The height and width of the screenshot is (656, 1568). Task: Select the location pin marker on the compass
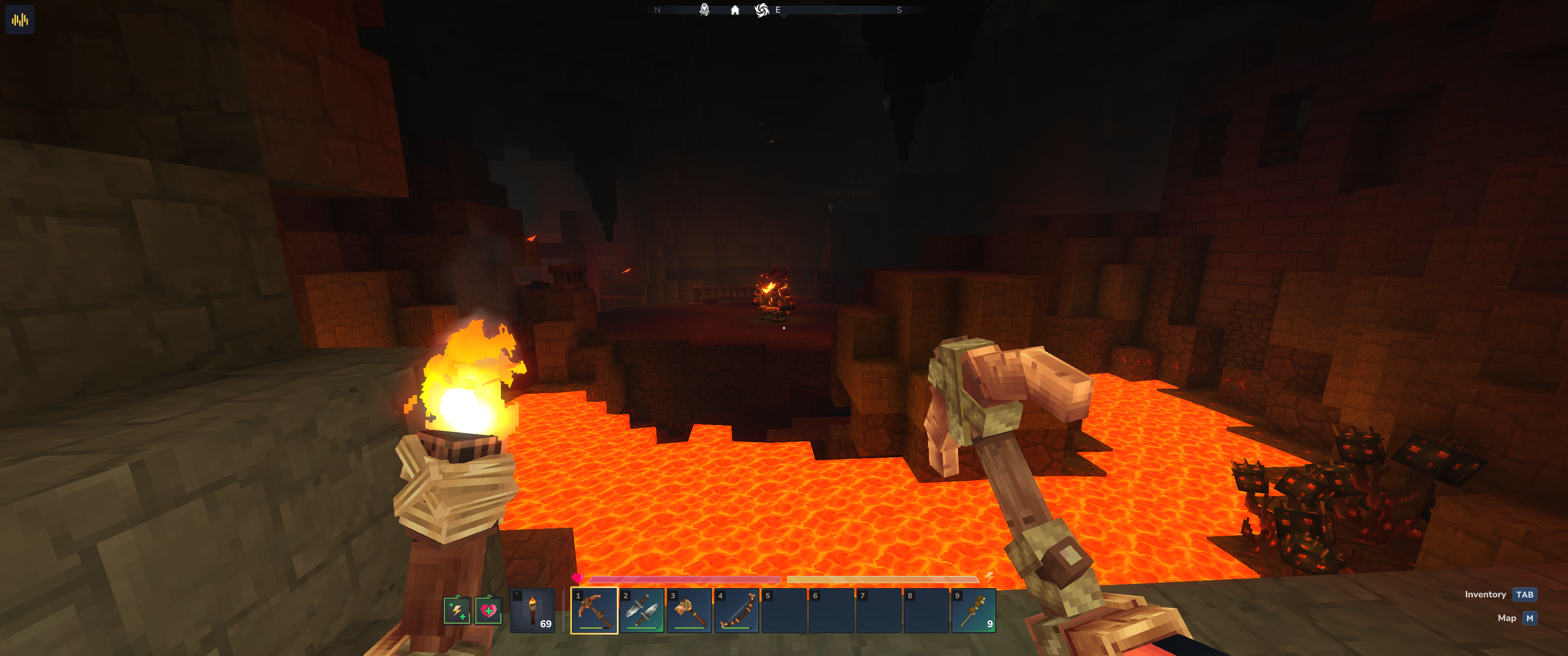pos(704,10)
